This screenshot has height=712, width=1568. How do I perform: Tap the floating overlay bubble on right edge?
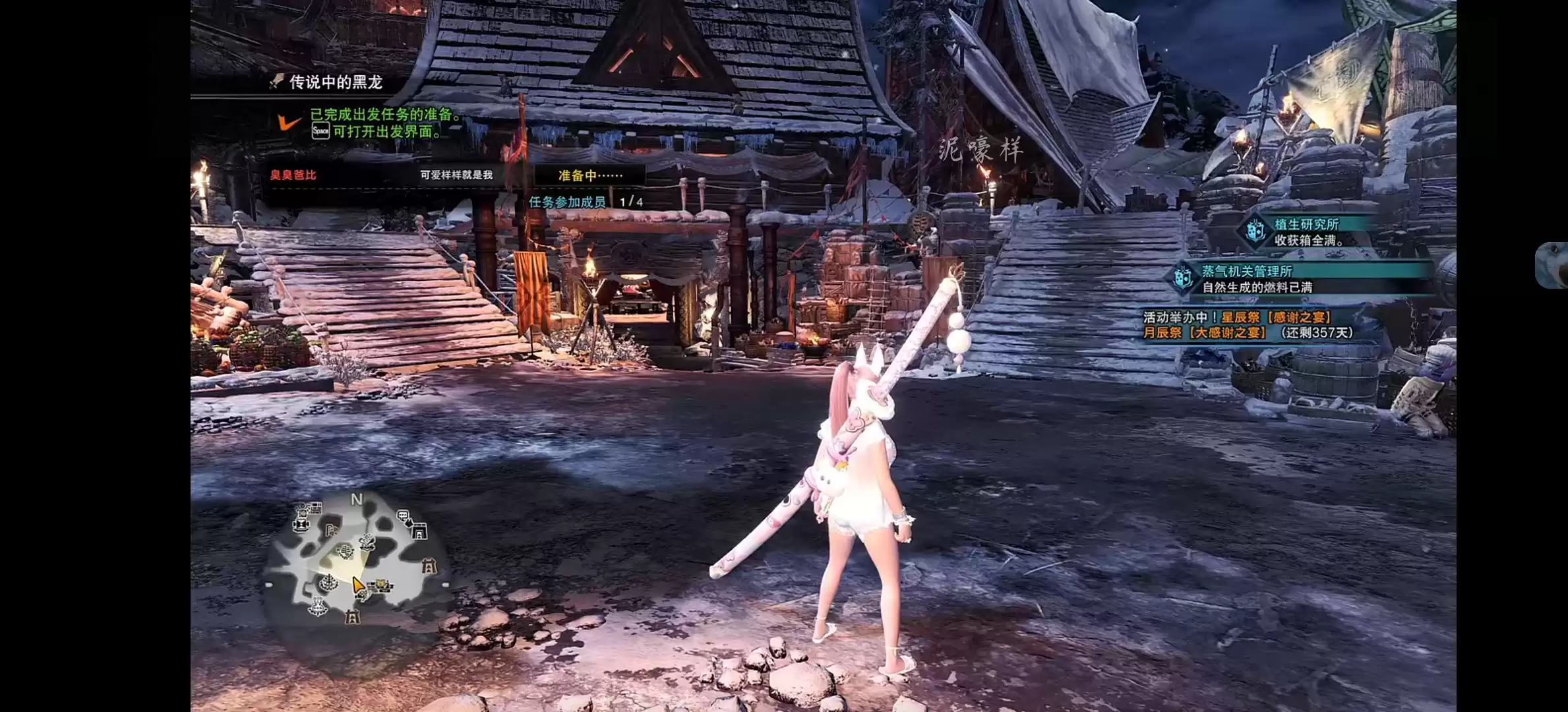[1553, 265]
